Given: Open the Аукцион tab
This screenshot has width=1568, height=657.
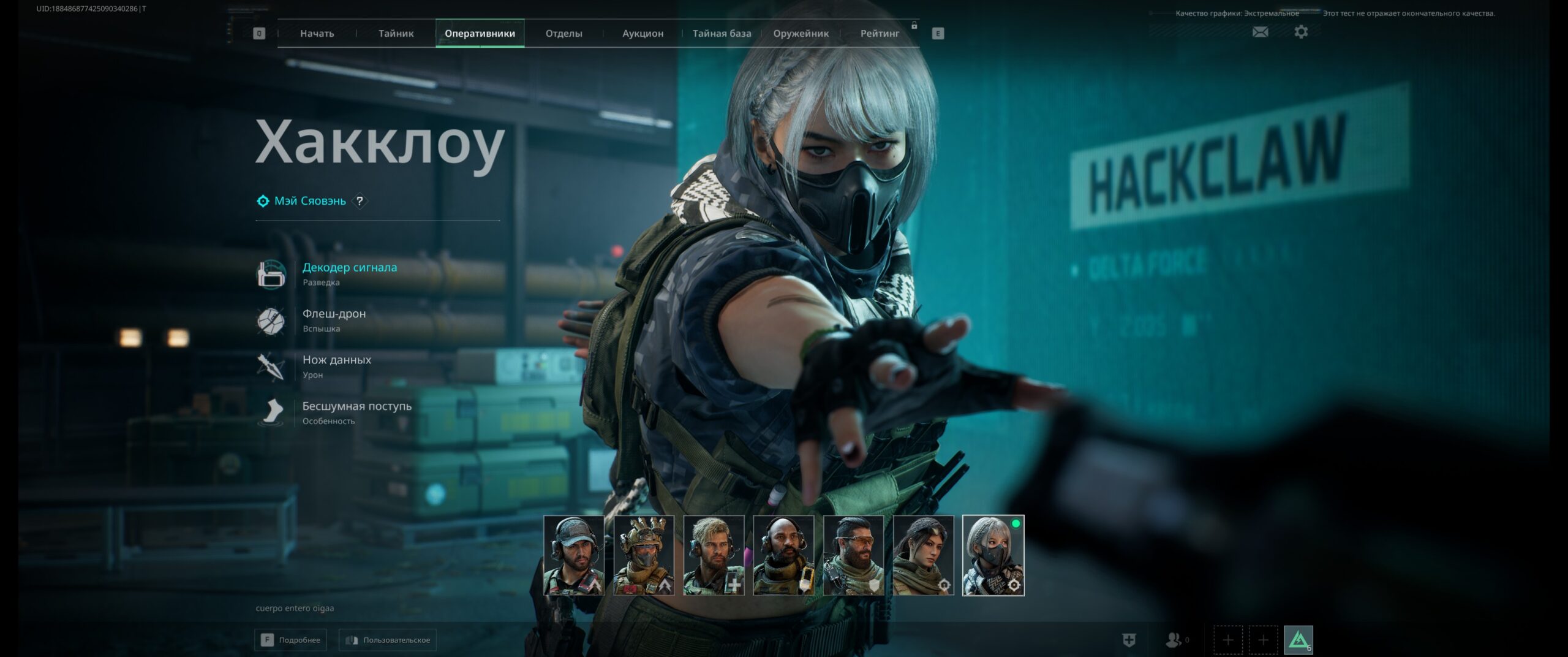Looking at the screenshot, I should tap(643, 34).
